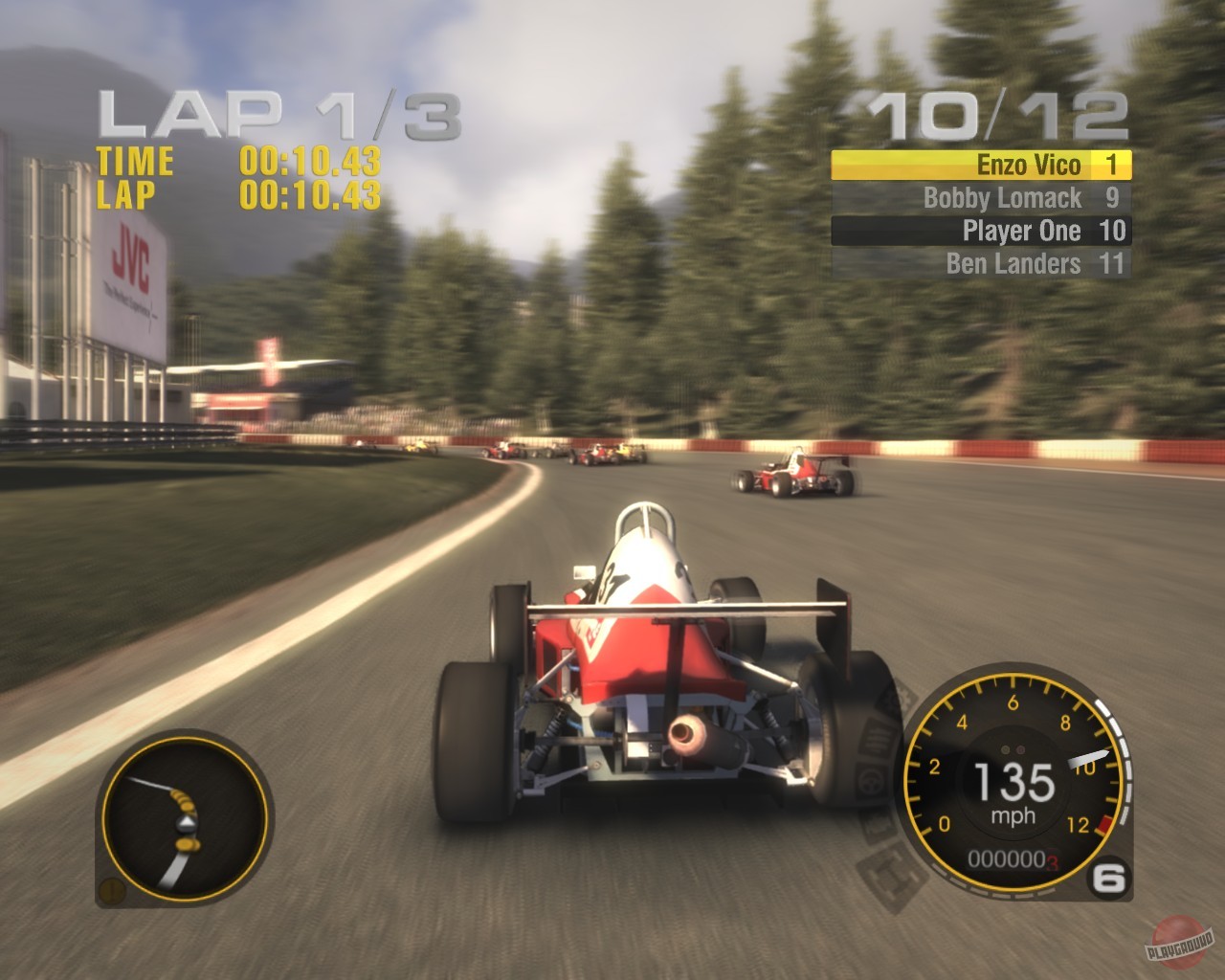Select the 10/12 race position header
This screenshot has width=1225, height=980.
click(x=997, y=112)
